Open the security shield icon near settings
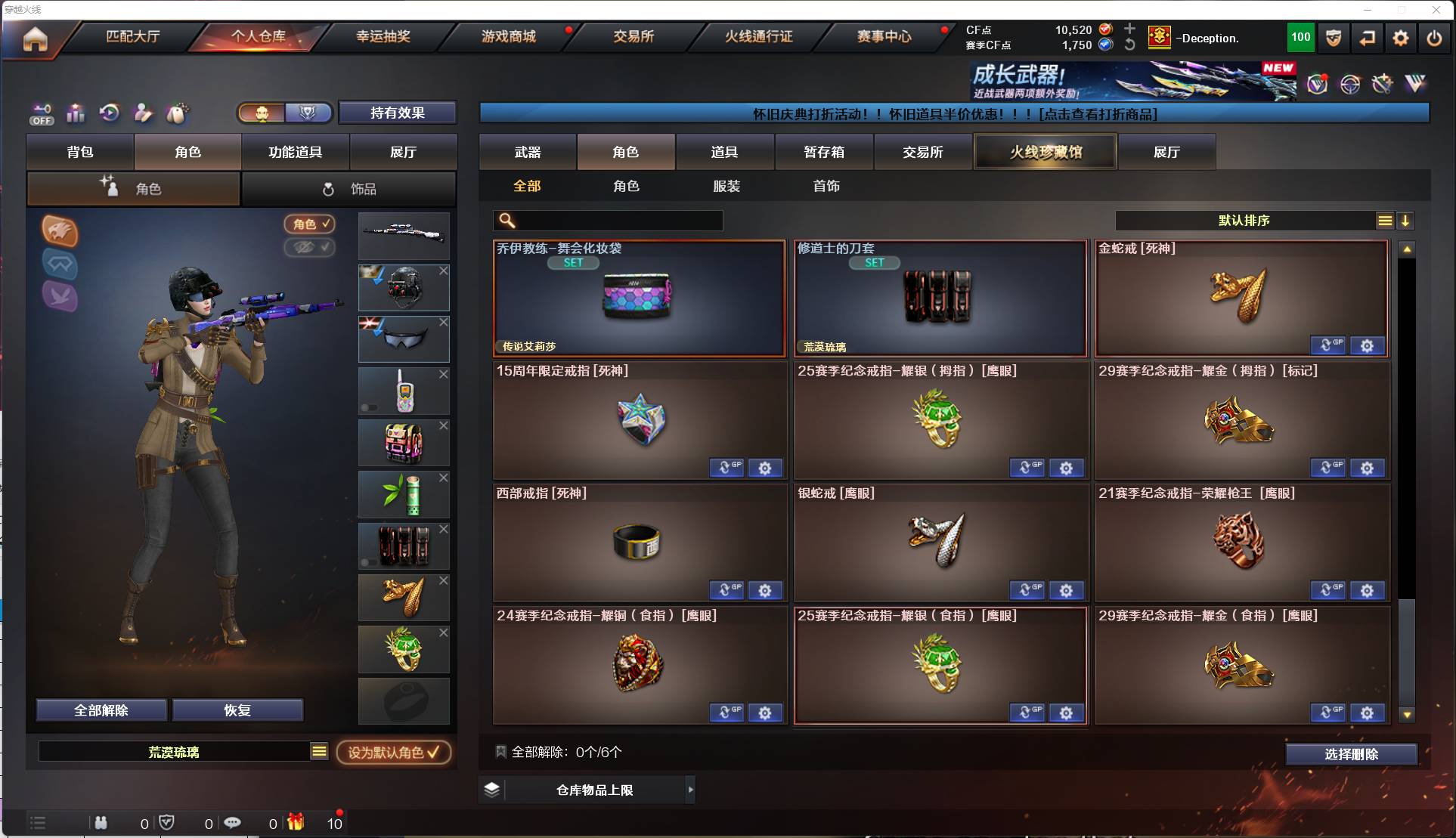This screenshot has width=1456, height=838. click(1333, 38)
